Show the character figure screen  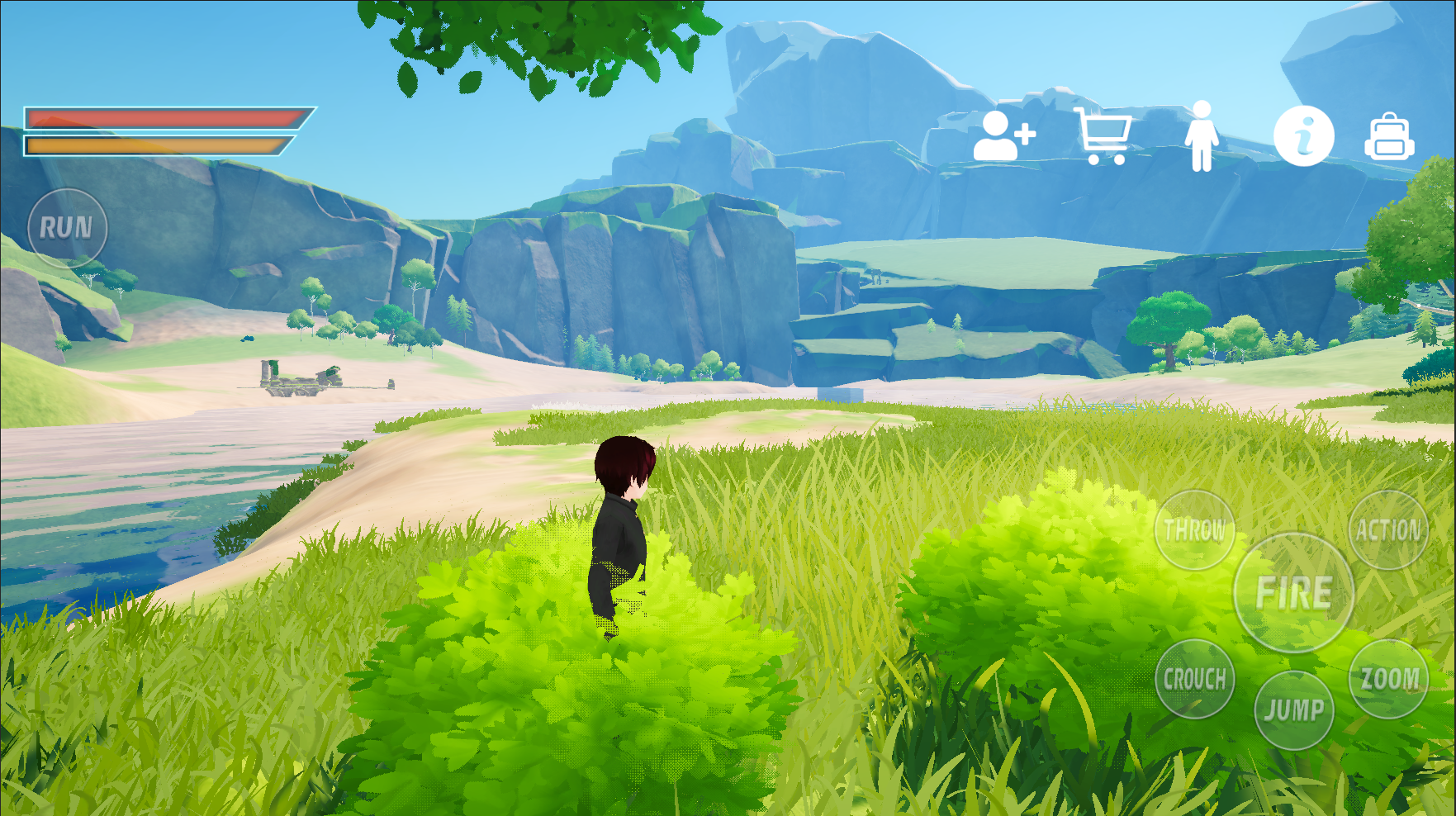point(1202,136)
